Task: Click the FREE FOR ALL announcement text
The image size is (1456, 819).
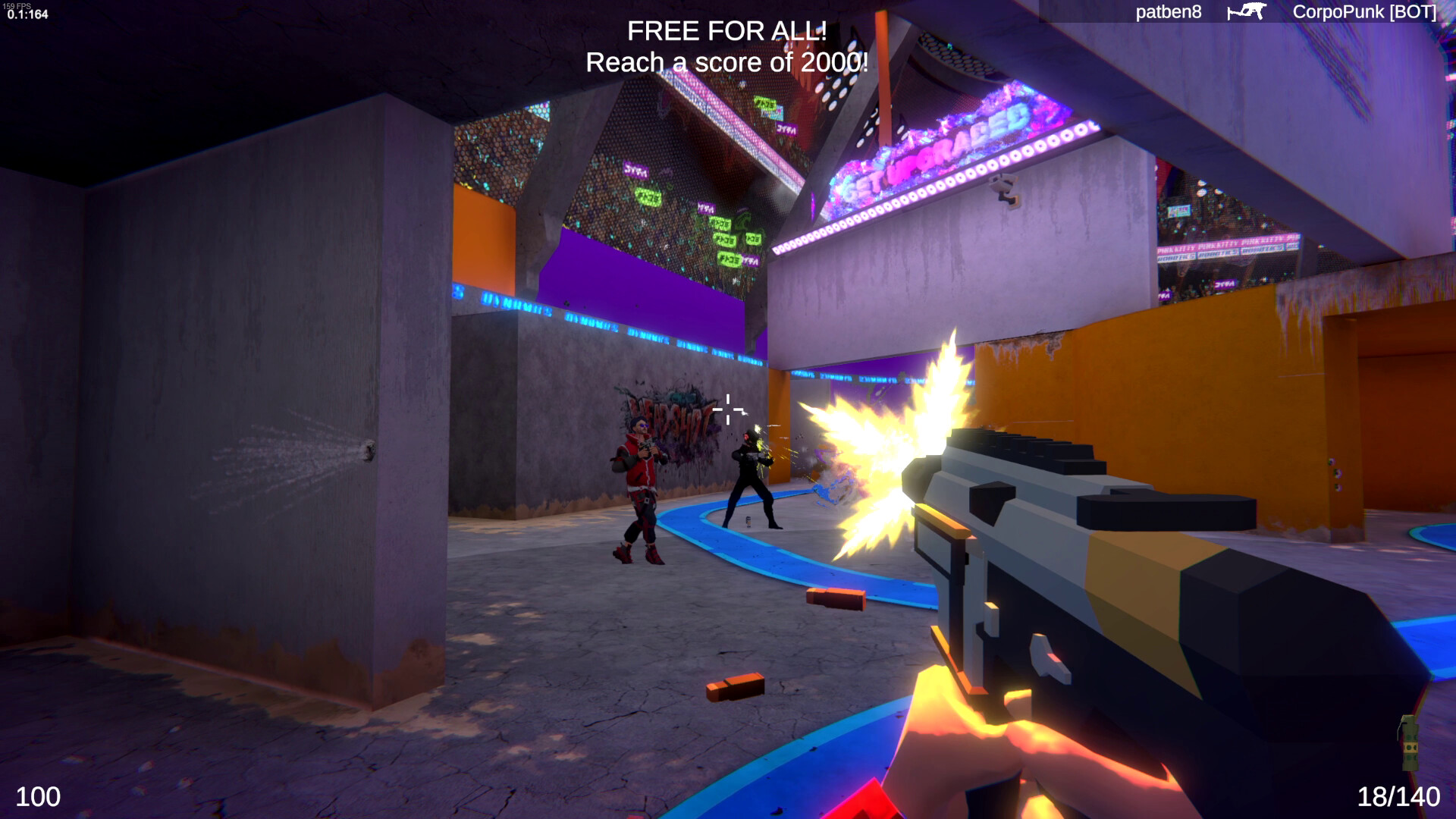Action: pos(726,32)
